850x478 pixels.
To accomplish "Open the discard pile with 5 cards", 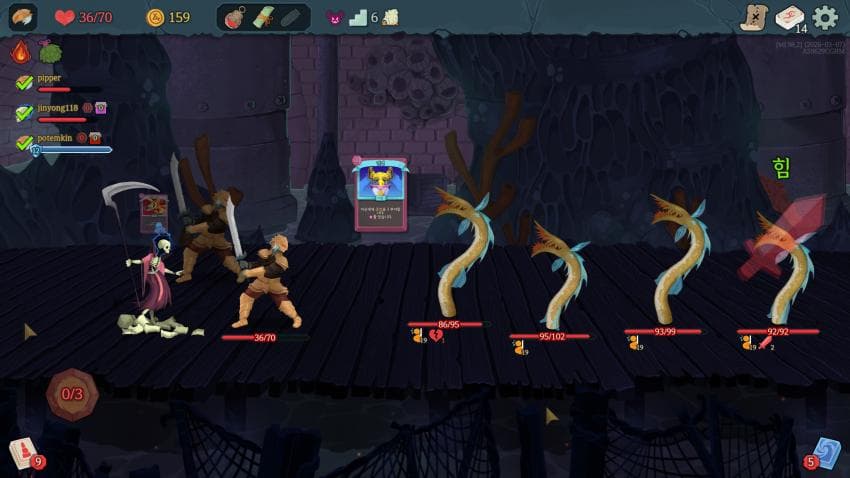I will point(824,454).
